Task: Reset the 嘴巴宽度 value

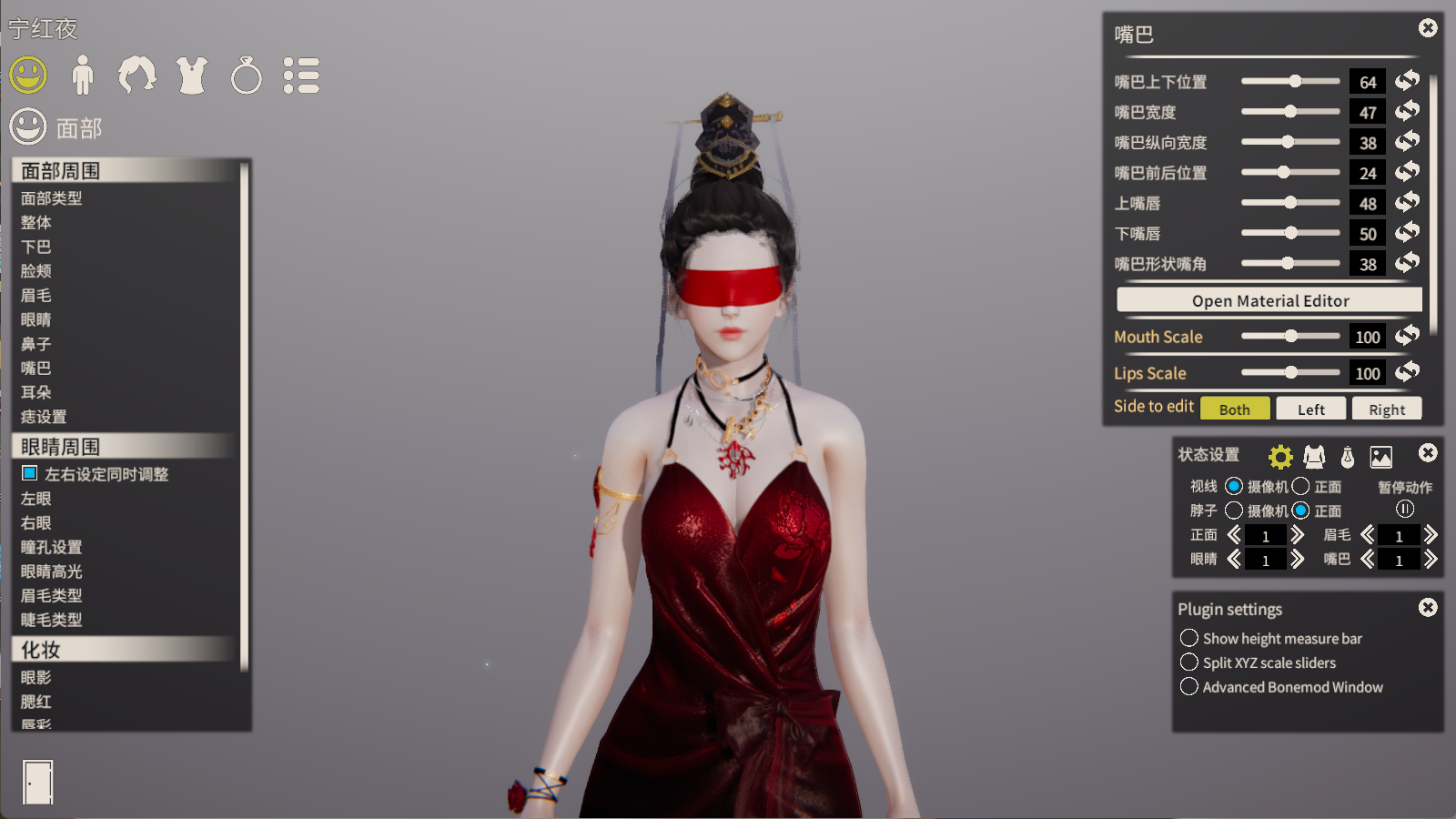Action: pos(1408,111)
